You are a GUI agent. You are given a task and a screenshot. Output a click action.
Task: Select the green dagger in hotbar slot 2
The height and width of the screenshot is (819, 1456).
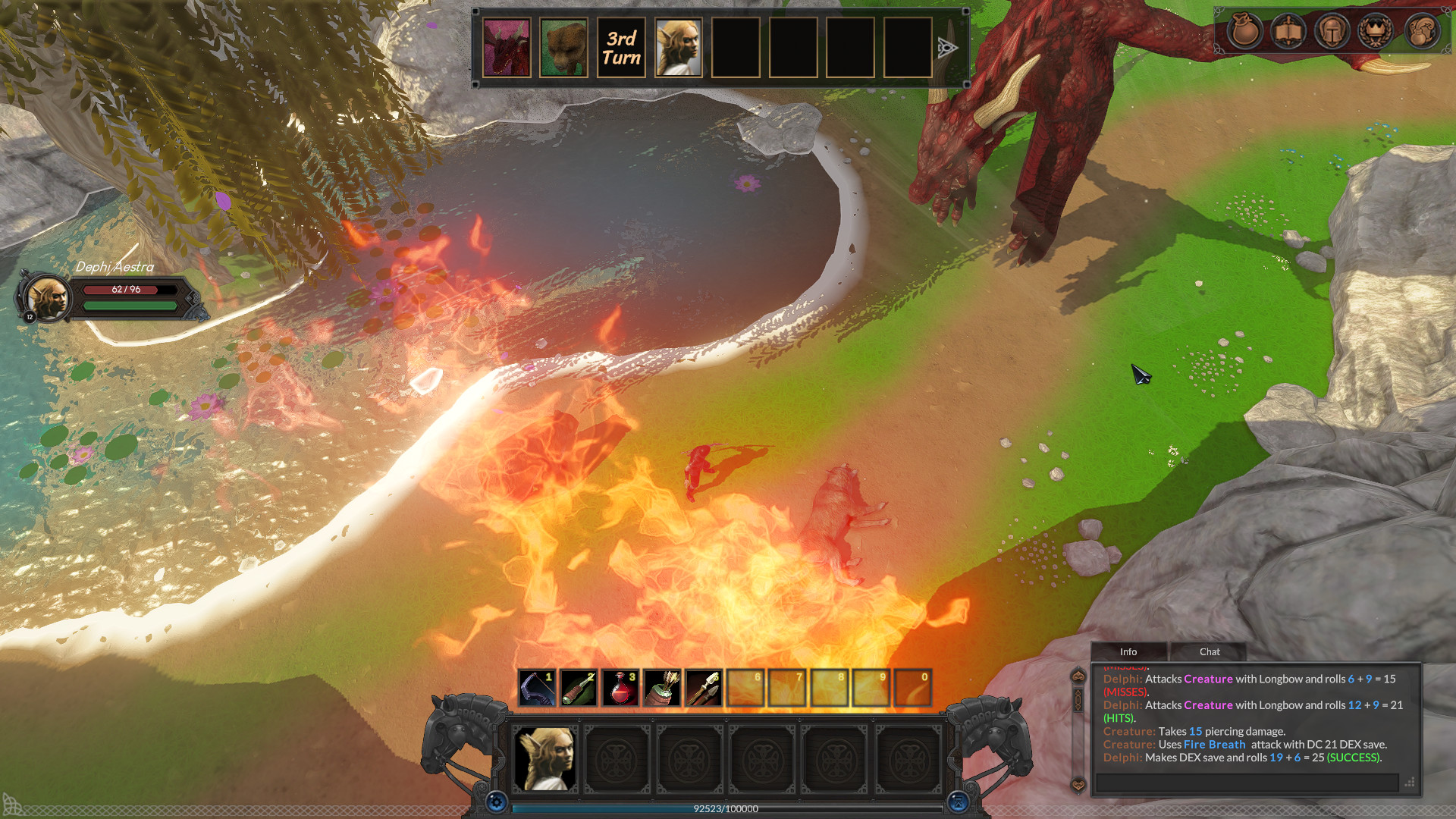(x=579, y=687)
